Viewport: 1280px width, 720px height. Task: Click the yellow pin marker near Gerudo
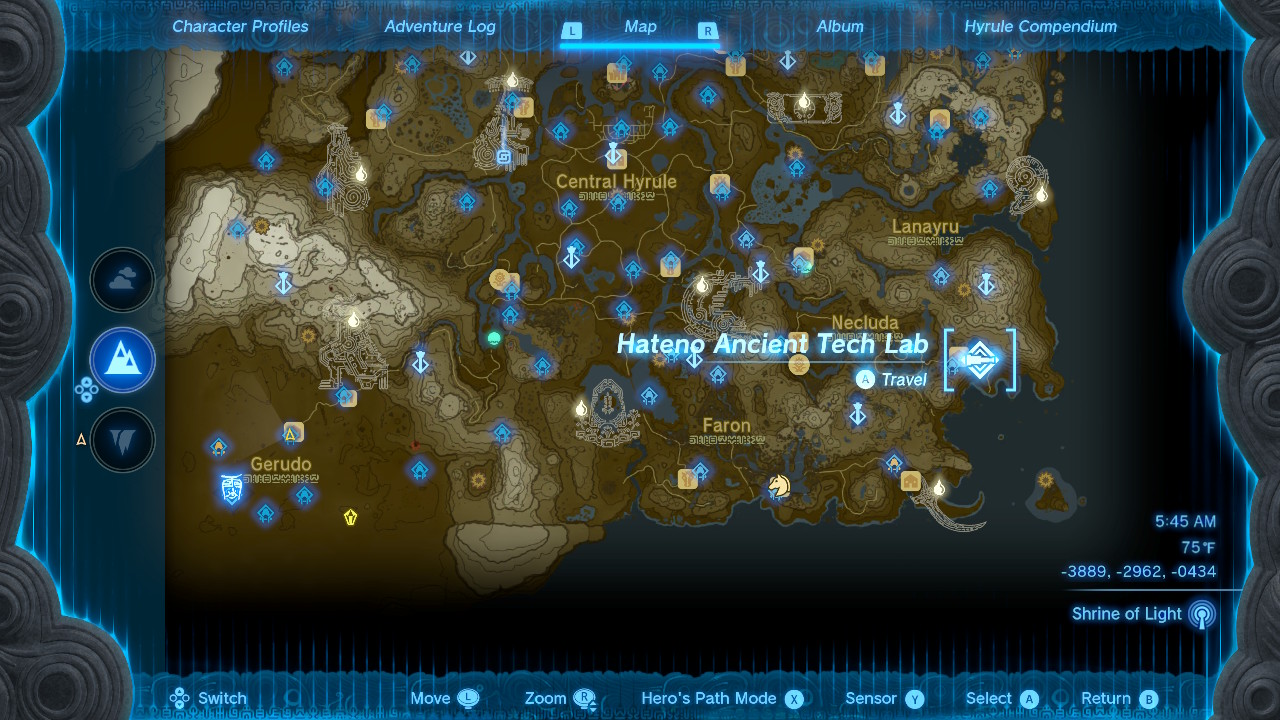(x=349, y=518)
